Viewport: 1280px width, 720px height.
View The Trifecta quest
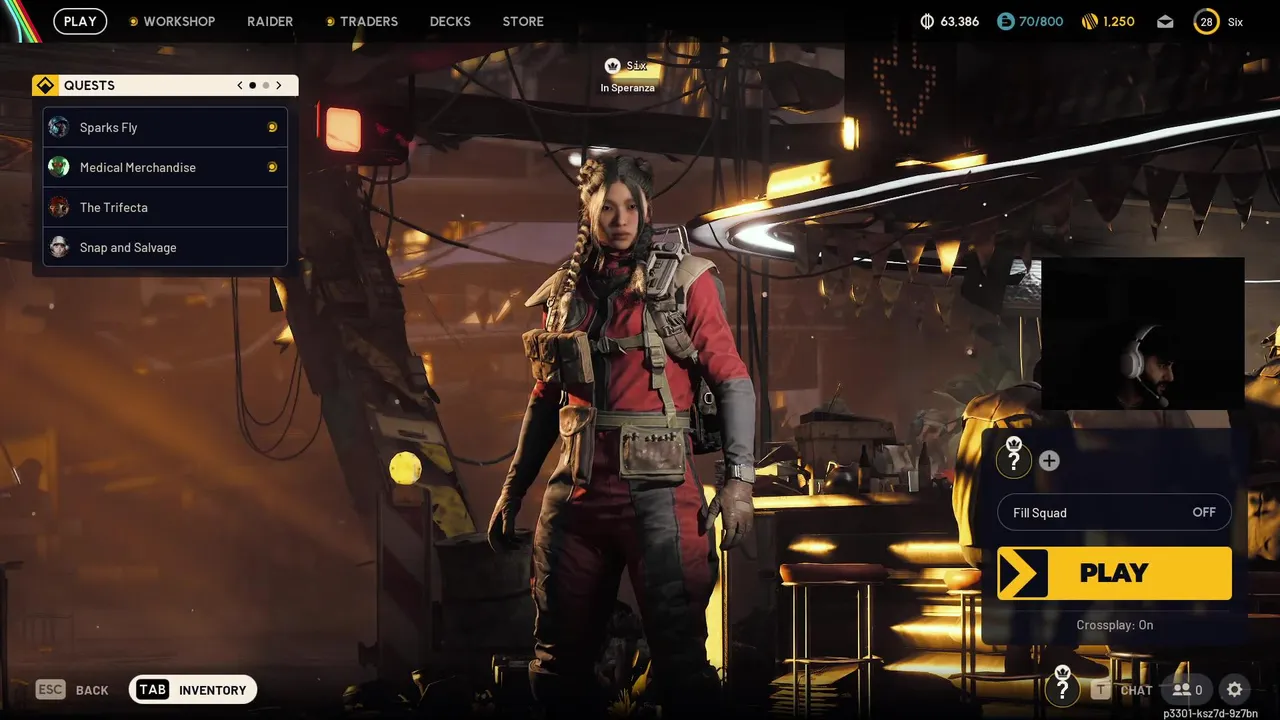pos(165,208)
